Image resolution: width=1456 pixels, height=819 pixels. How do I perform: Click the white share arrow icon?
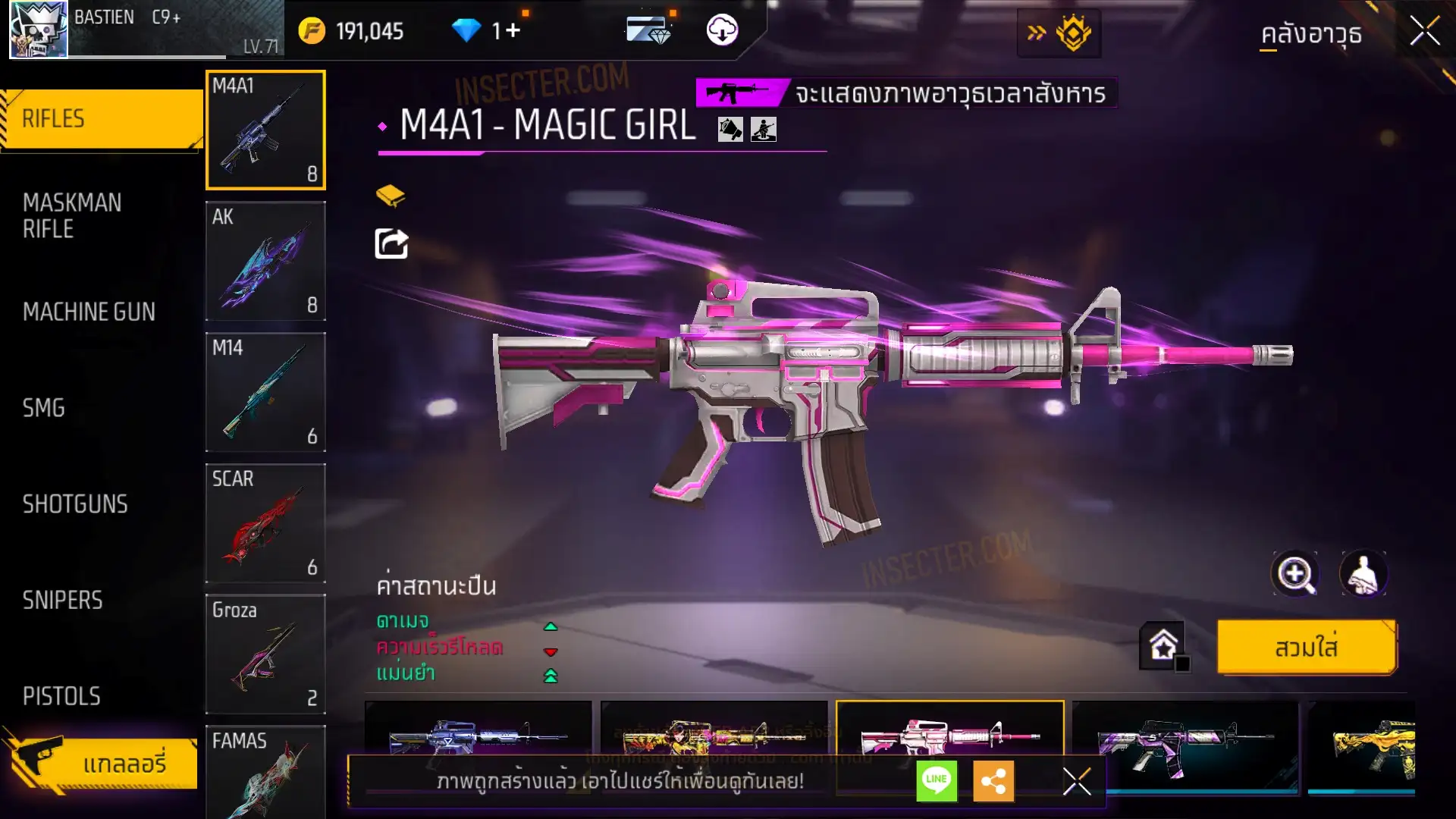tap(391, 243)
